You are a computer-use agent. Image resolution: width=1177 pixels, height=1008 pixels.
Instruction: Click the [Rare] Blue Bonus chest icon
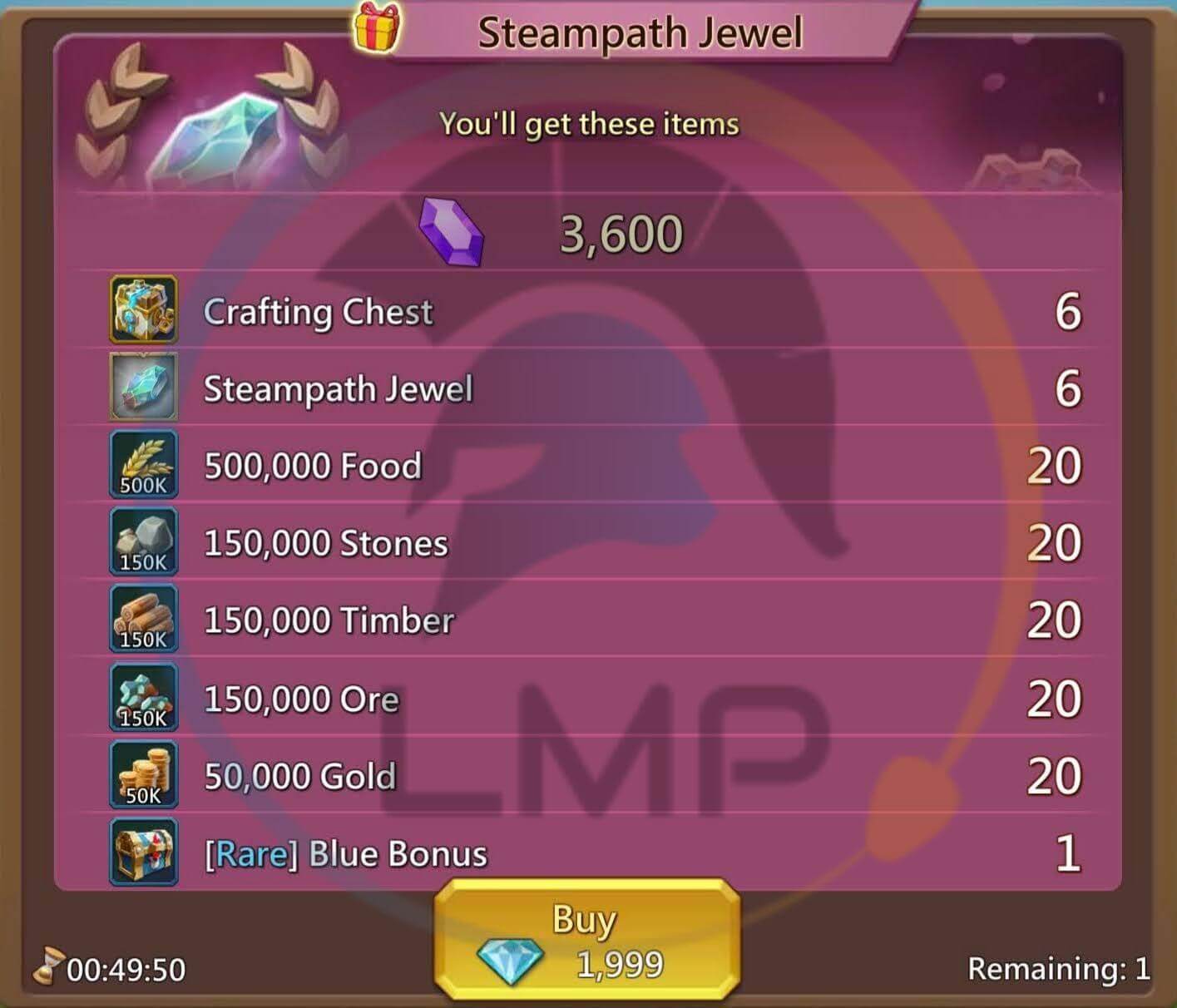pyautogui.click(x=142, y=852)
